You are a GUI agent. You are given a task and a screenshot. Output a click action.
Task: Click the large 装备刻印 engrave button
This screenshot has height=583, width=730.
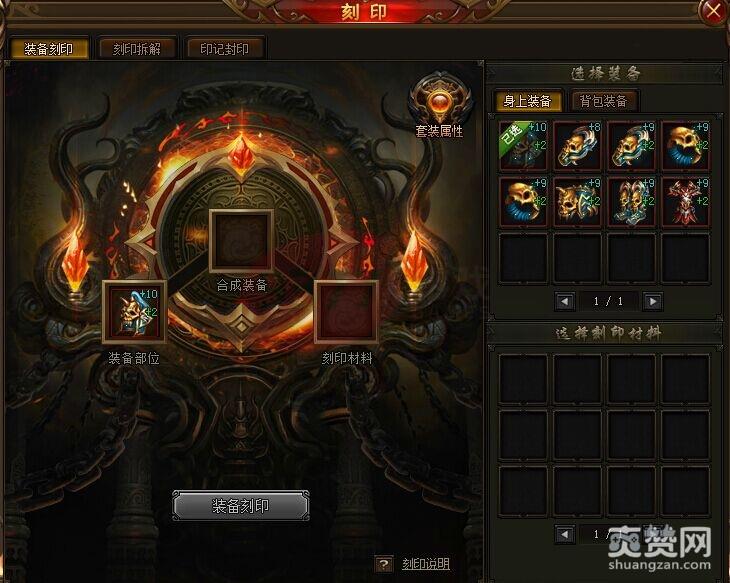click(241, 506)
